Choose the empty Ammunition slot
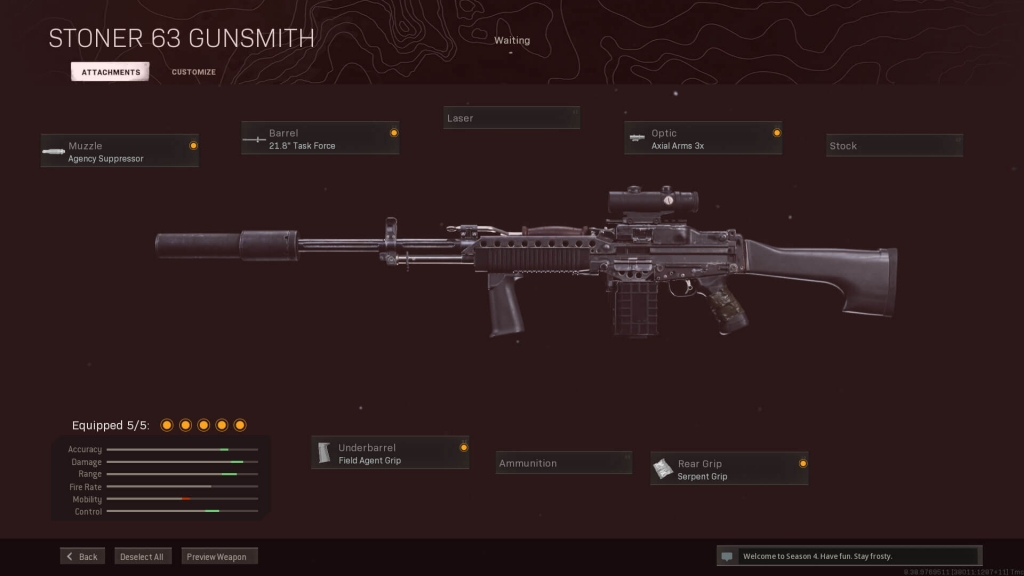 point(564,463)
